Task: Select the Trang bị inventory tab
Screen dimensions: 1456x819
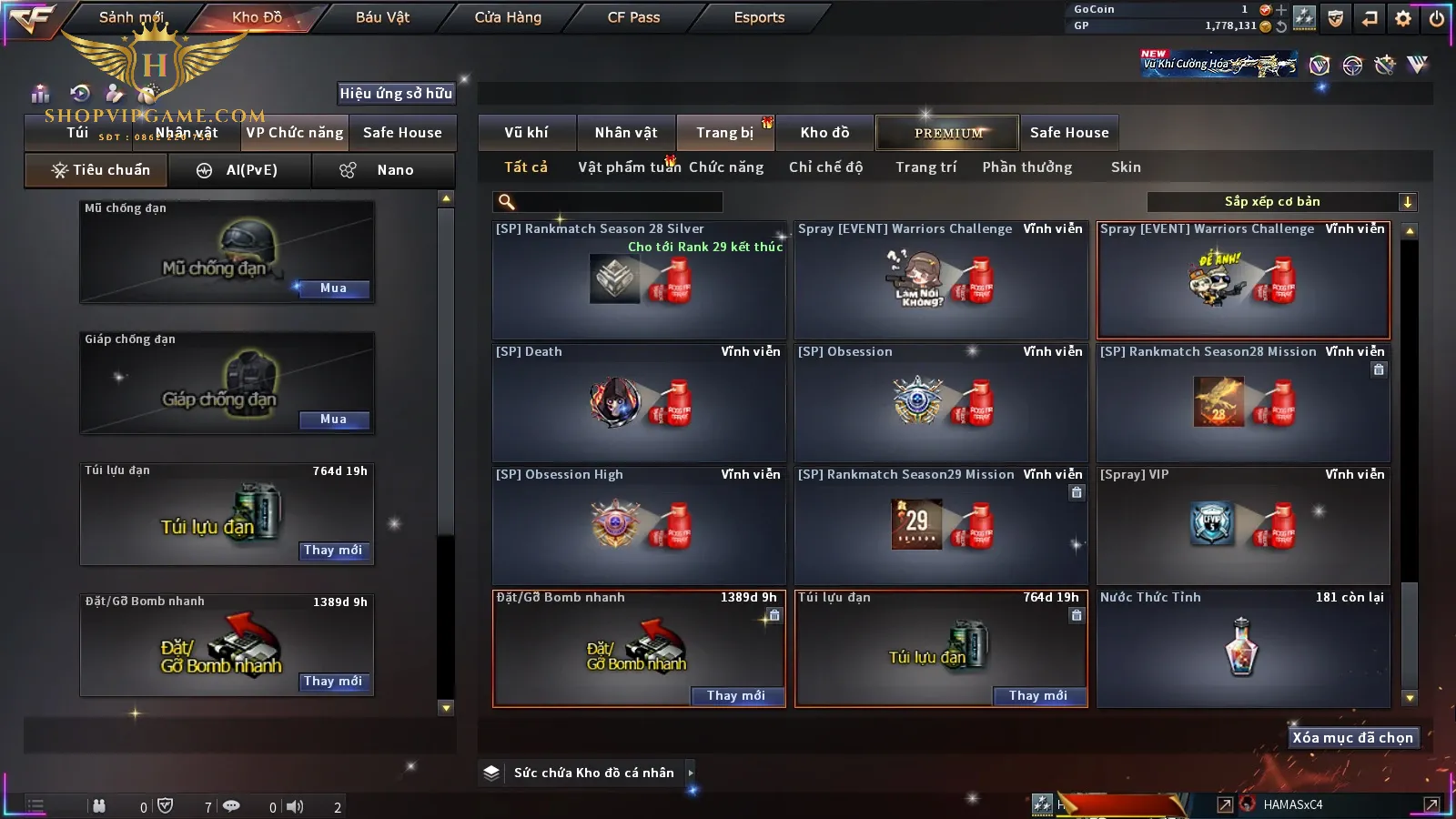Action: coord(724,133)
